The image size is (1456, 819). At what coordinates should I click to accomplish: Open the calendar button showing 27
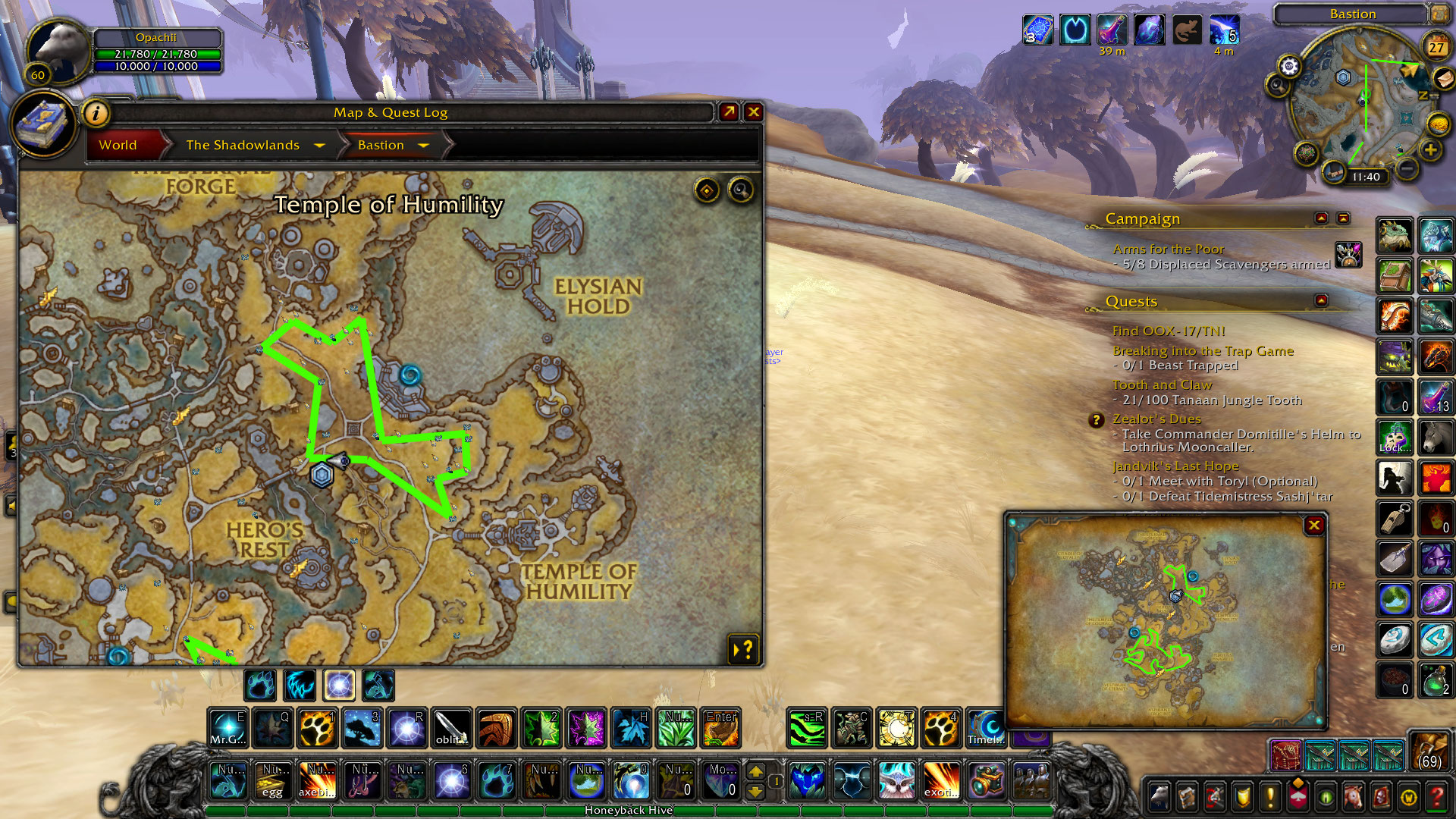click(x=1436, y=47)
